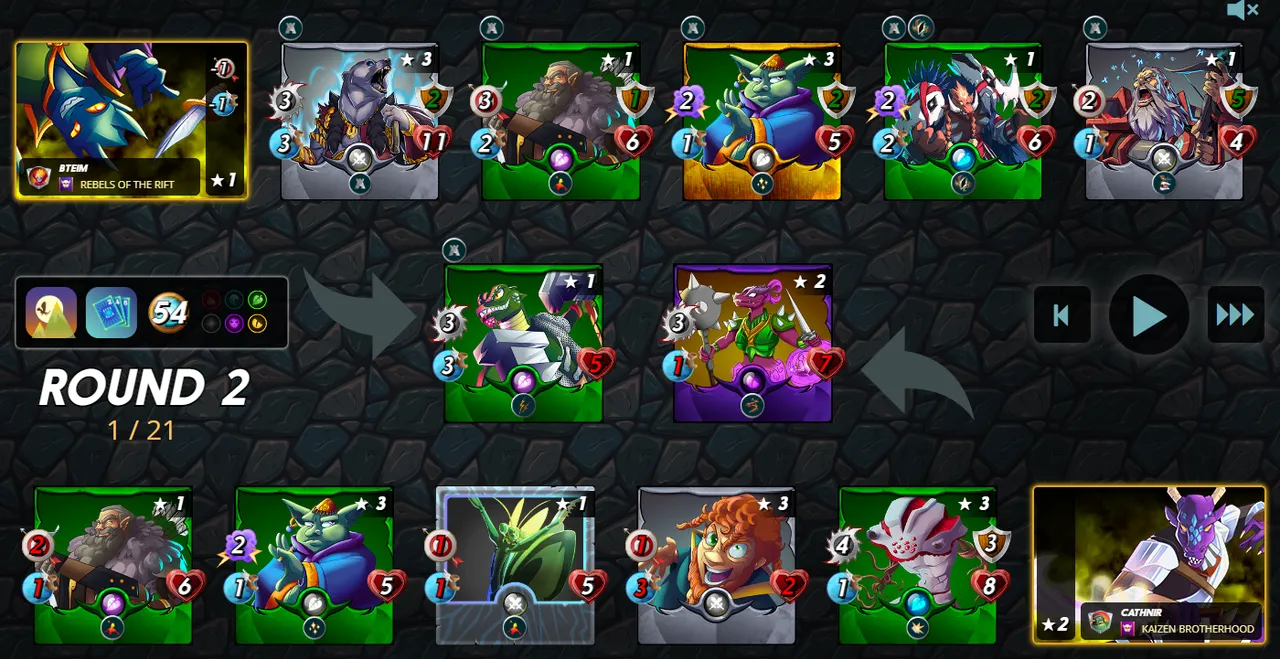Choose the green mantis card
Viewport: 1280px width, 659px height.
click(515, 565)
